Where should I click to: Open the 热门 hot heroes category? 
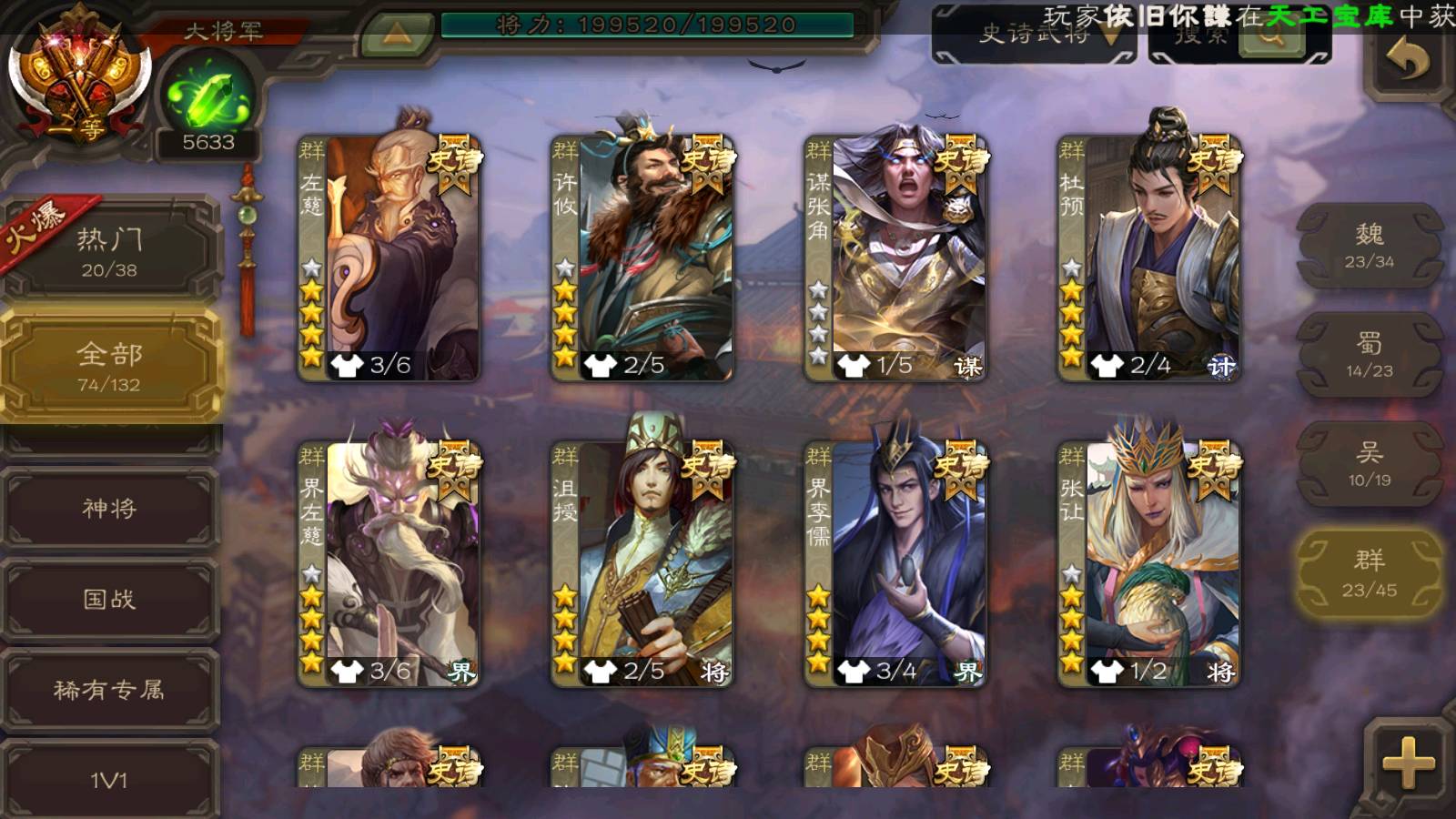pos(109,251)
